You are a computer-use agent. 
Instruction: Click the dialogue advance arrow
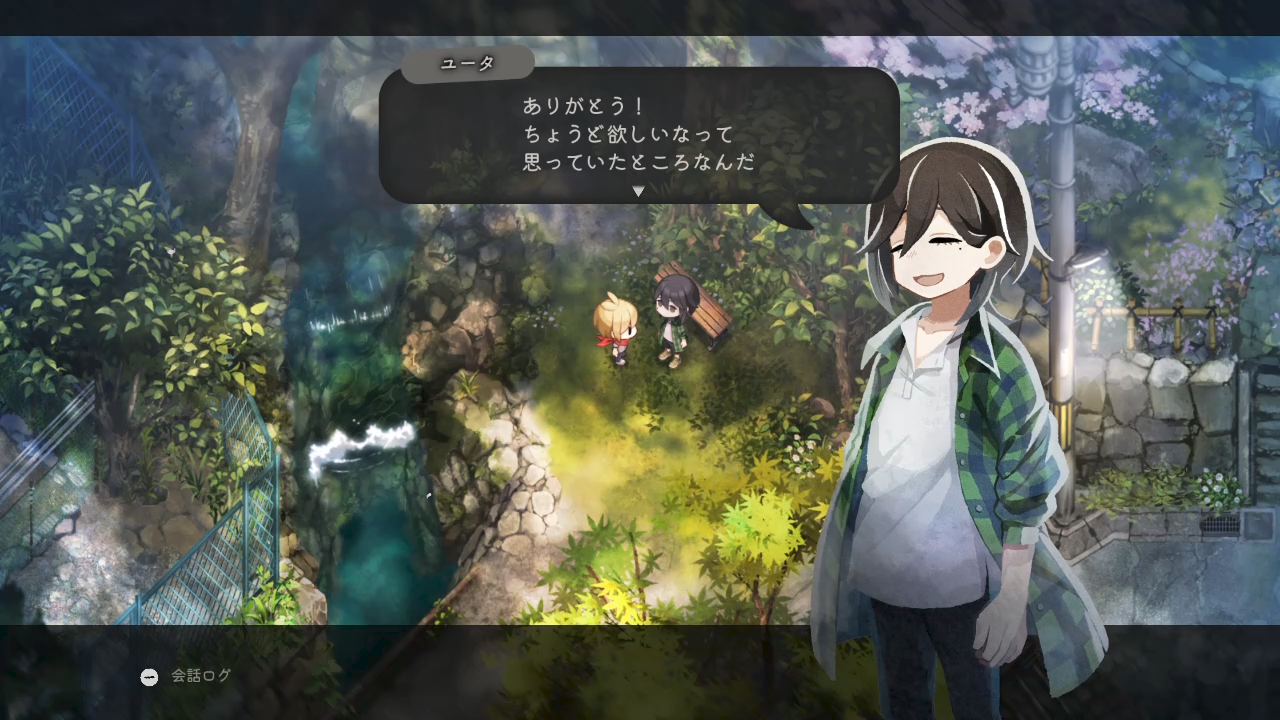(637, 191)
